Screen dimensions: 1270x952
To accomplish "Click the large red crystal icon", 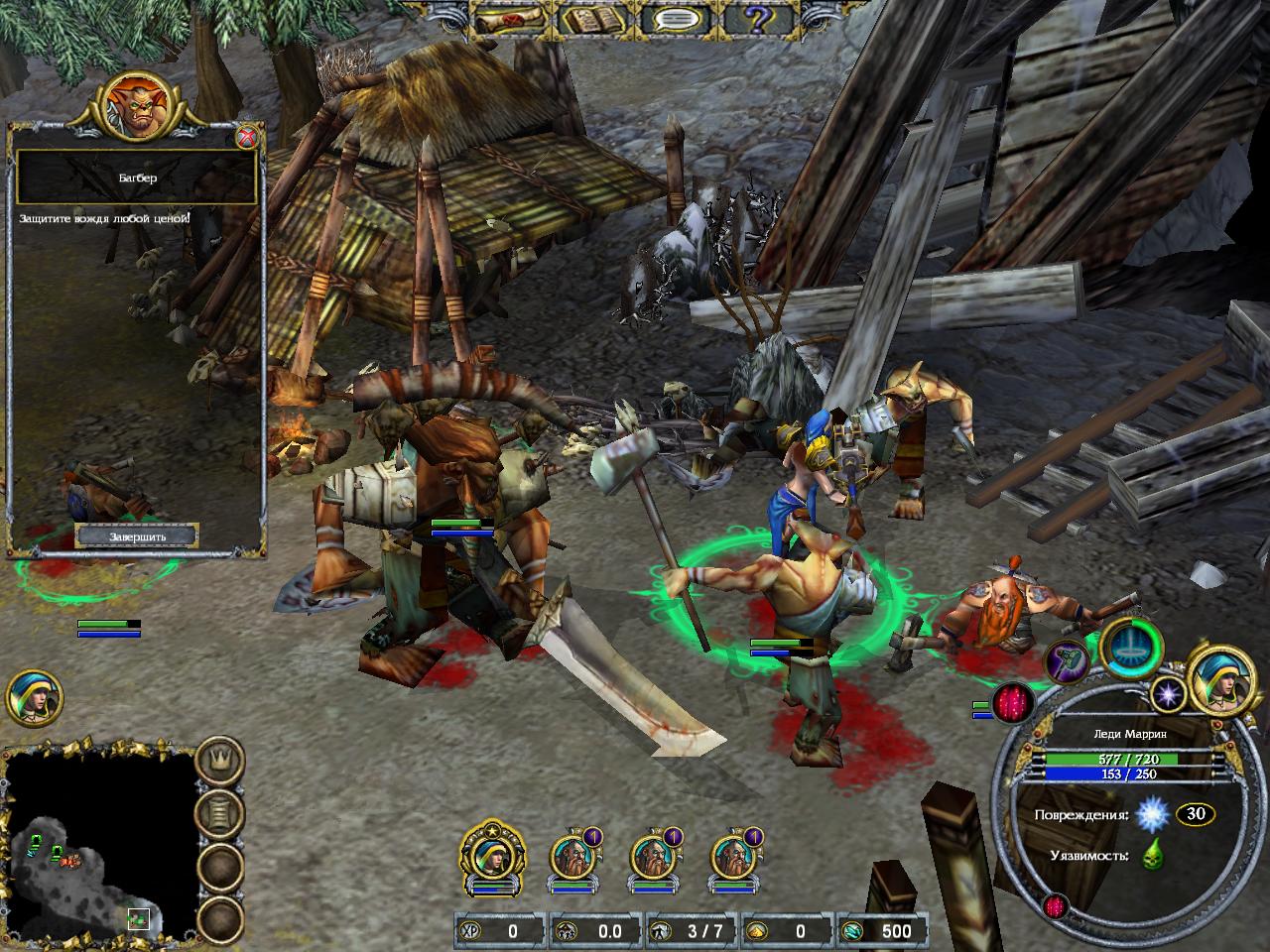I will (1011, 704).
